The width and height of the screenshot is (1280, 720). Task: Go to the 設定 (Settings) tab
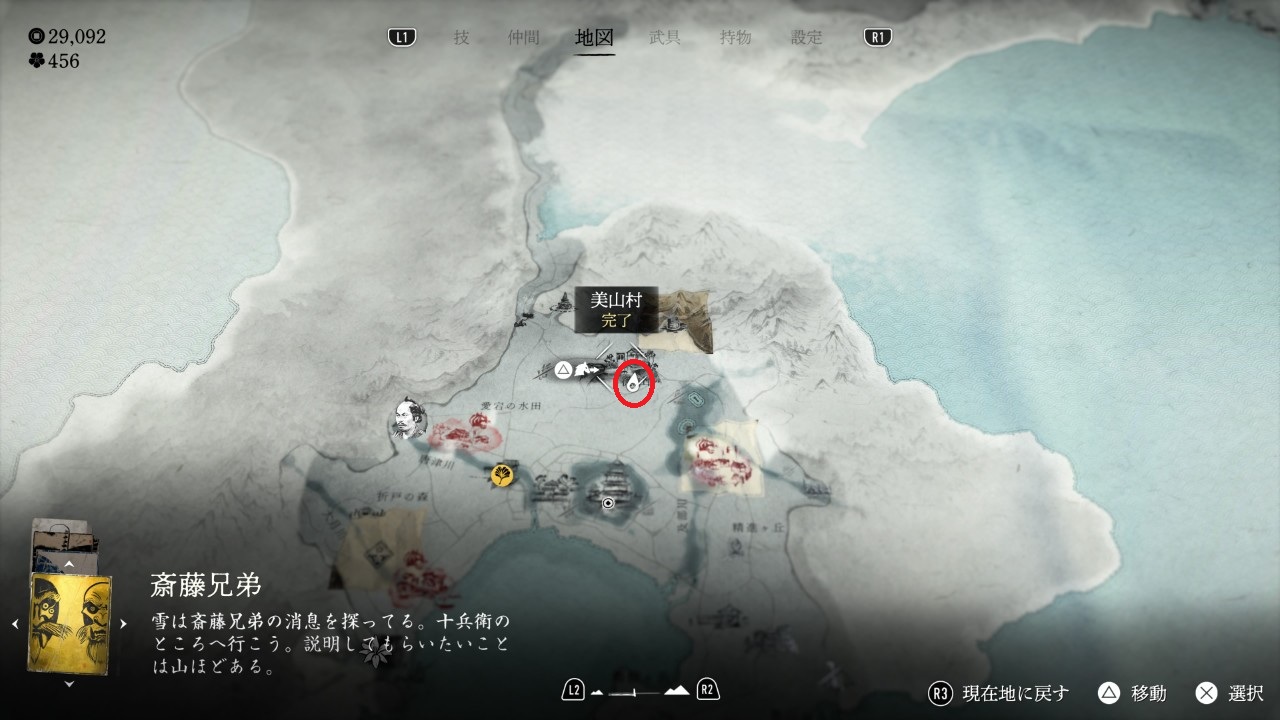point(807,38)
